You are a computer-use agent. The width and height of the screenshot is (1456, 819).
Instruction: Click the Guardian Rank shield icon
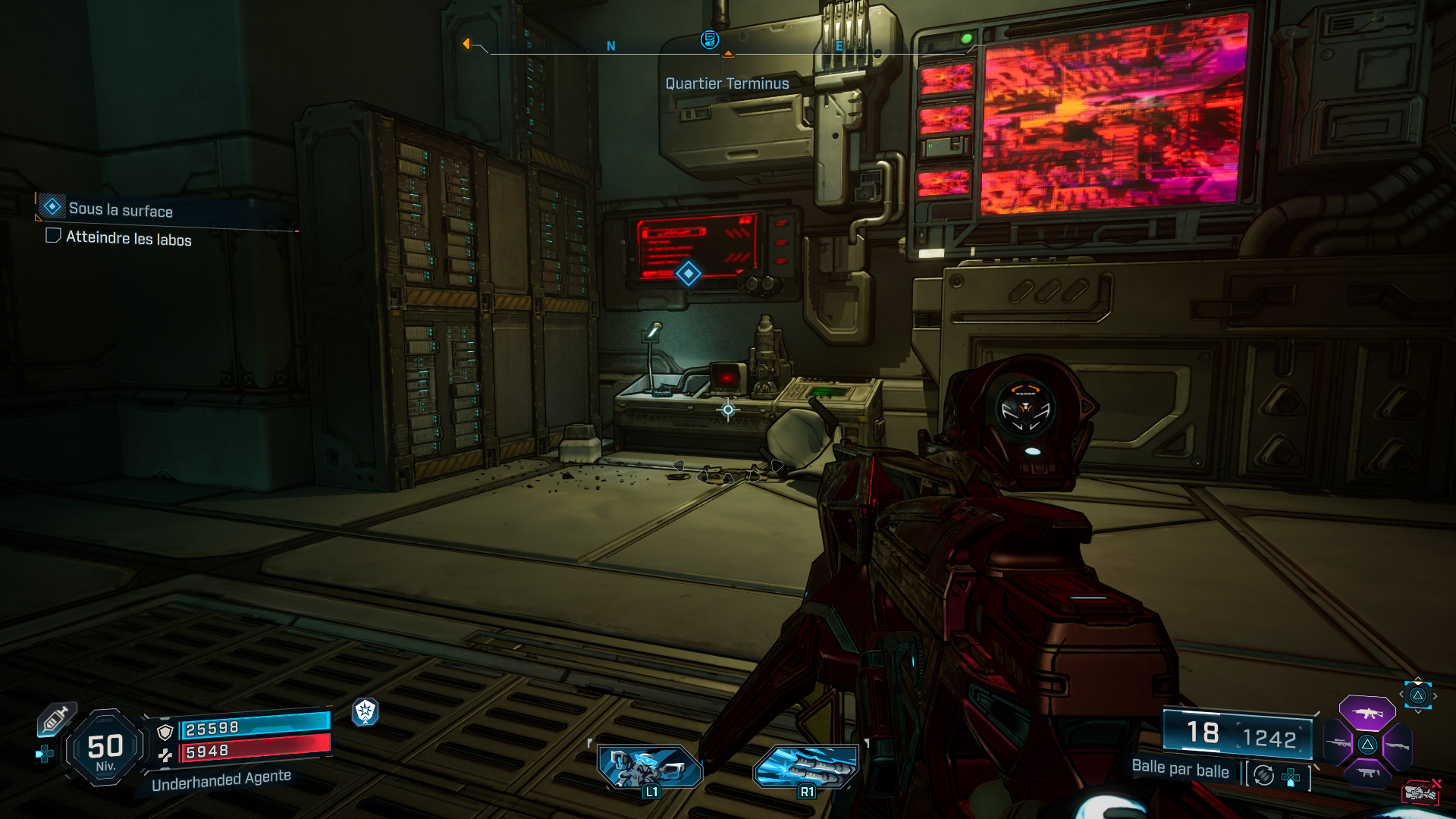[364, 711]
